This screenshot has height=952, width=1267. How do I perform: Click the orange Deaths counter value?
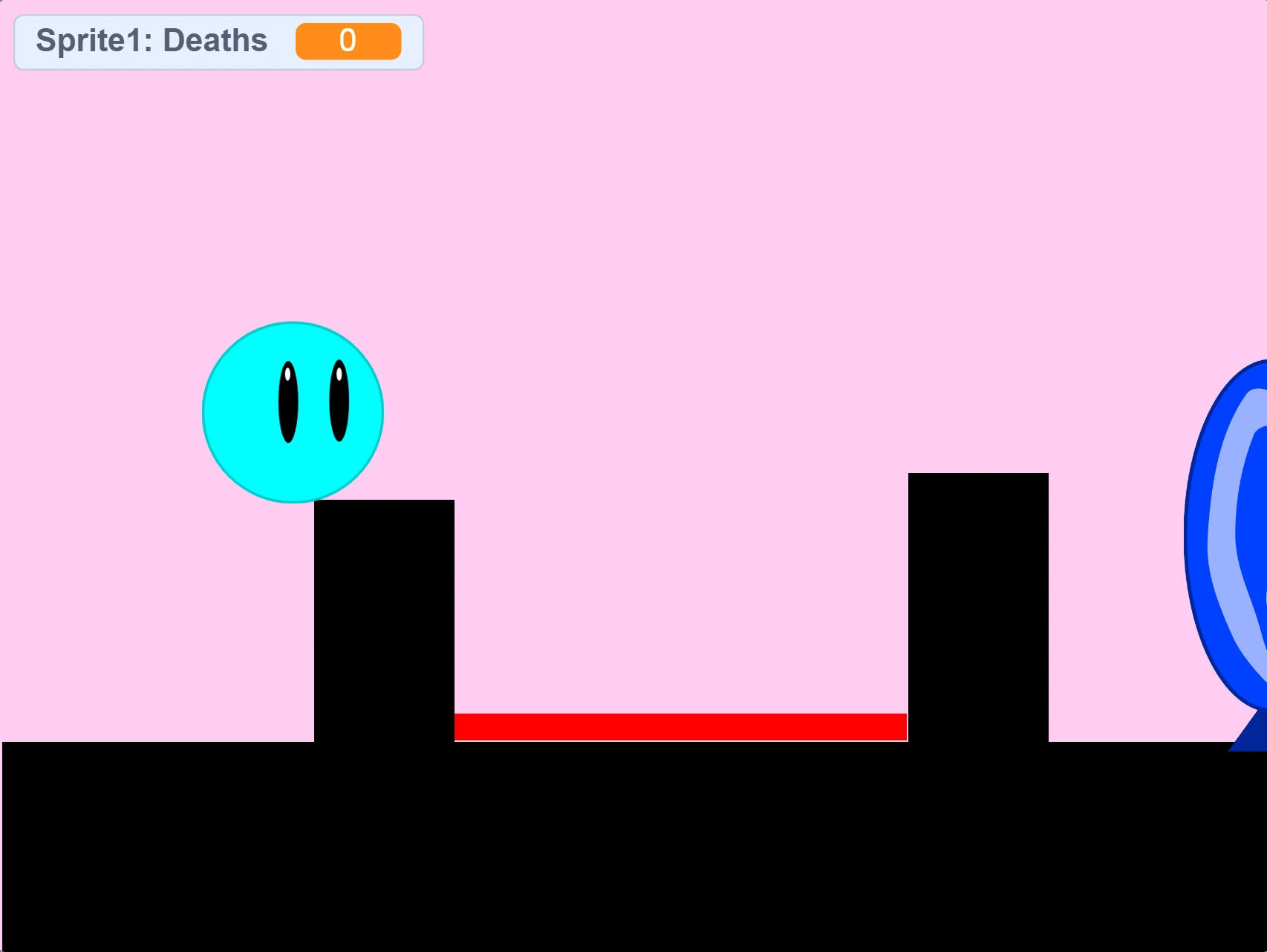[348, 41]
